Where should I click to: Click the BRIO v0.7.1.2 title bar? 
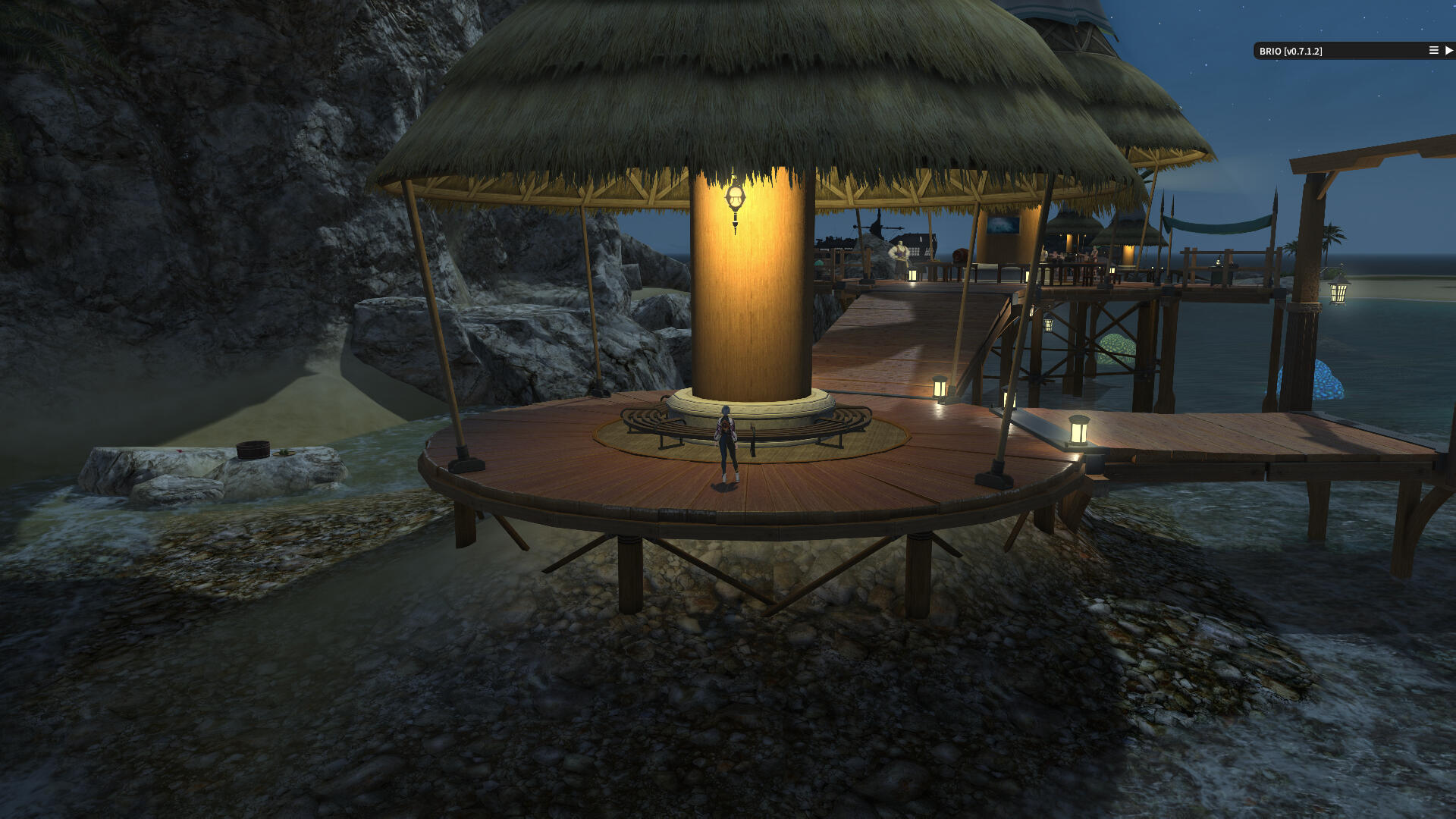[x=1335, y=51]
